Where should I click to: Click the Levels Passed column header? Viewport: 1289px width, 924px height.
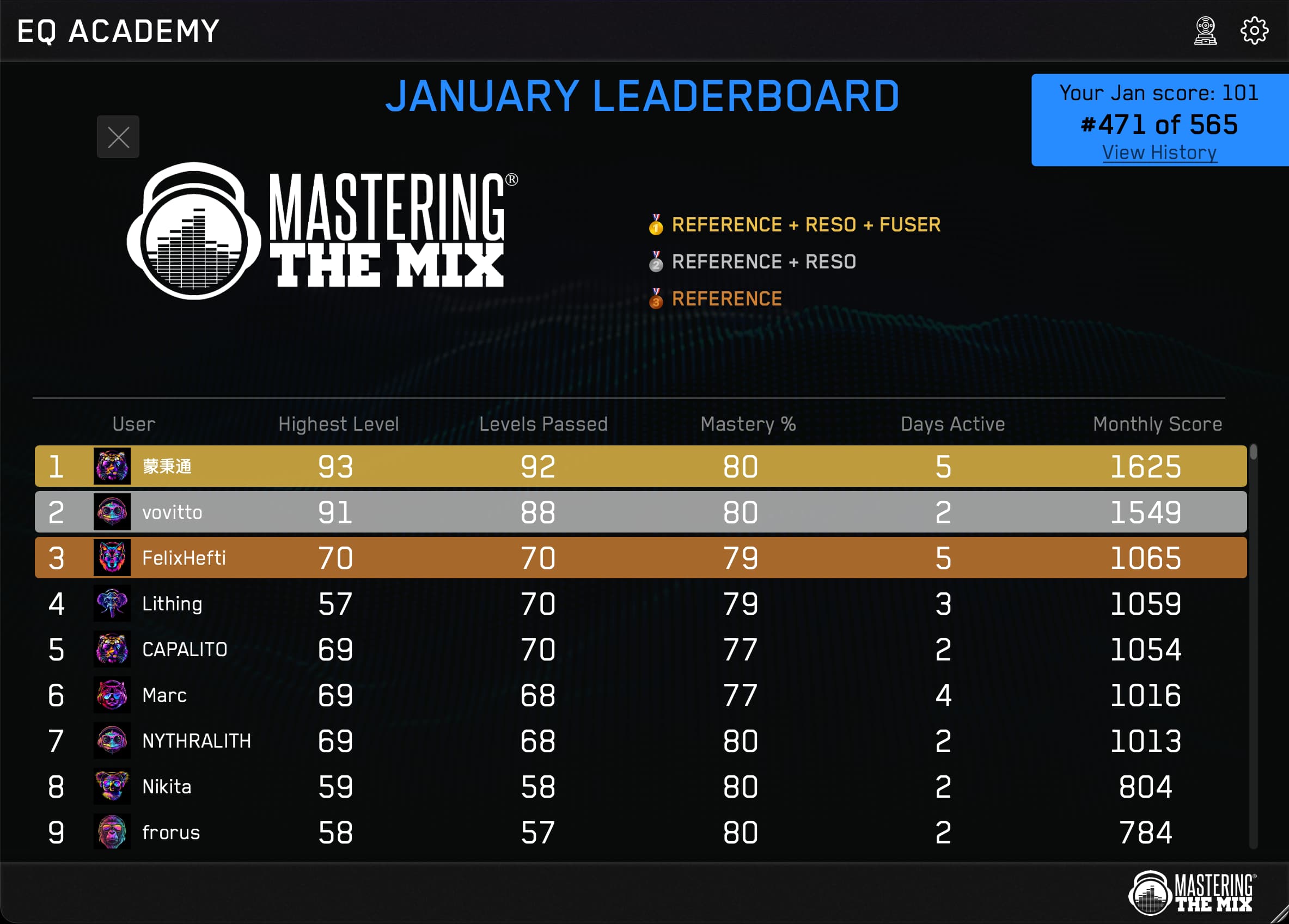point(543,424)
